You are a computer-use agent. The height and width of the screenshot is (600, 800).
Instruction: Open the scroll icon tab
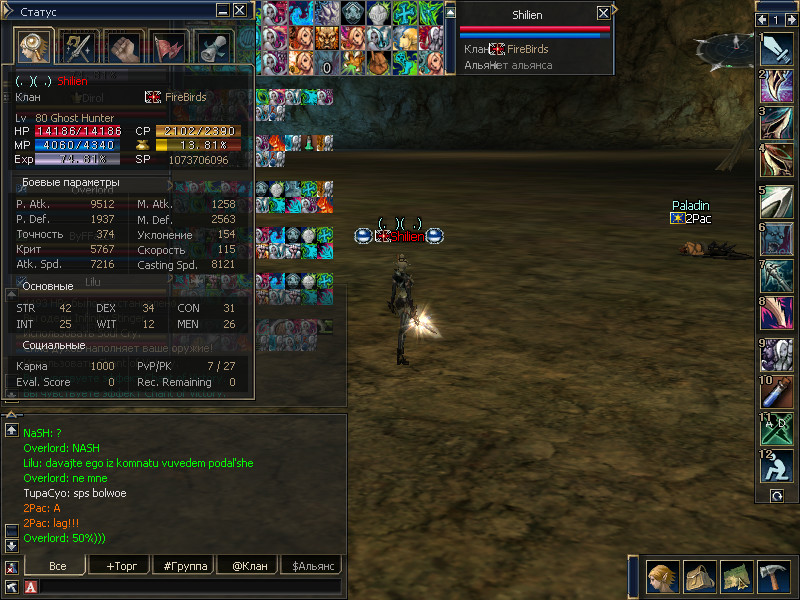212,47
